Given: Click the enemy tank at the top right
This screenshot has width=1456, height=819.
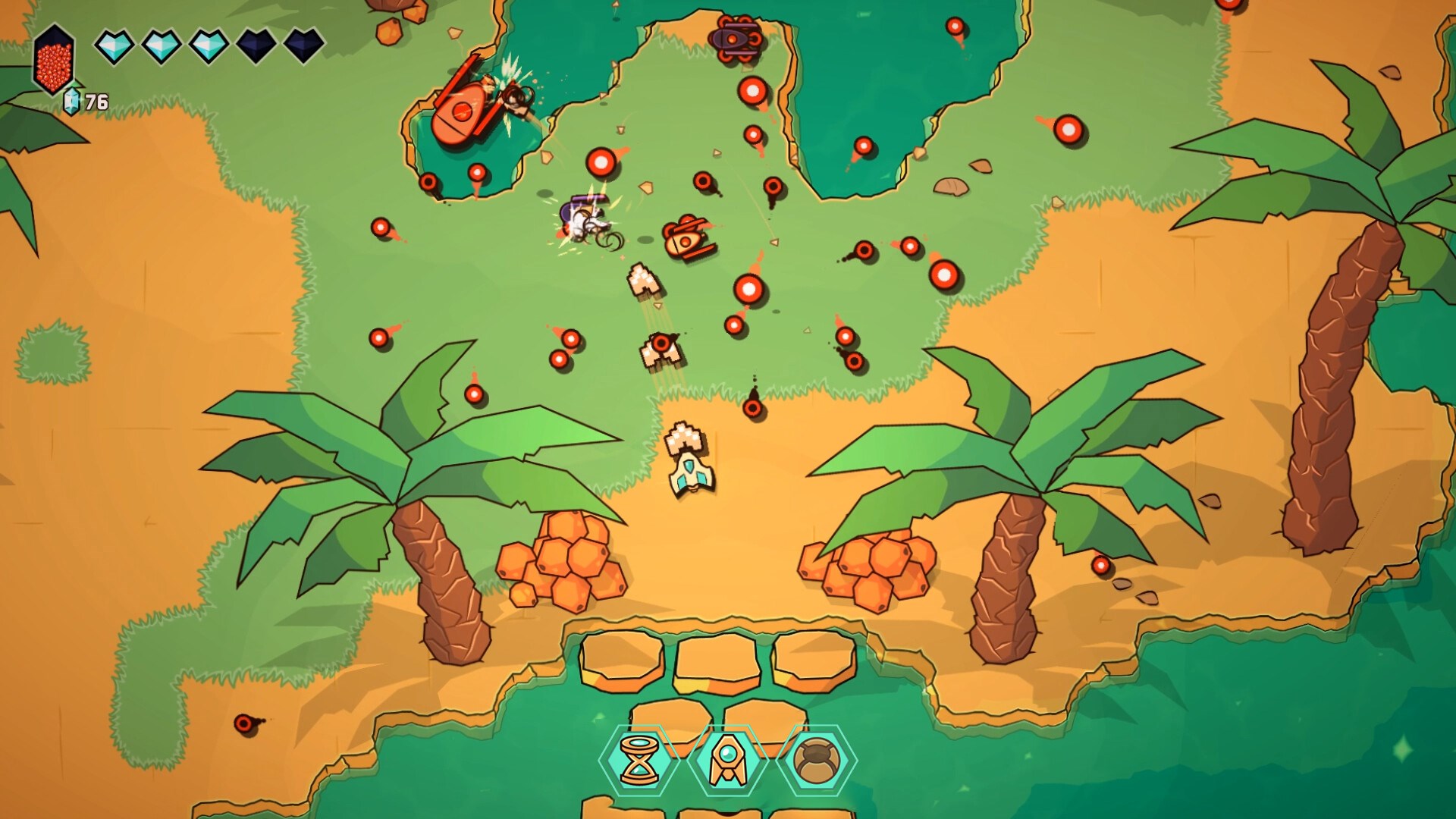Looking at the screenshot, I should click(x=734, y=36).
